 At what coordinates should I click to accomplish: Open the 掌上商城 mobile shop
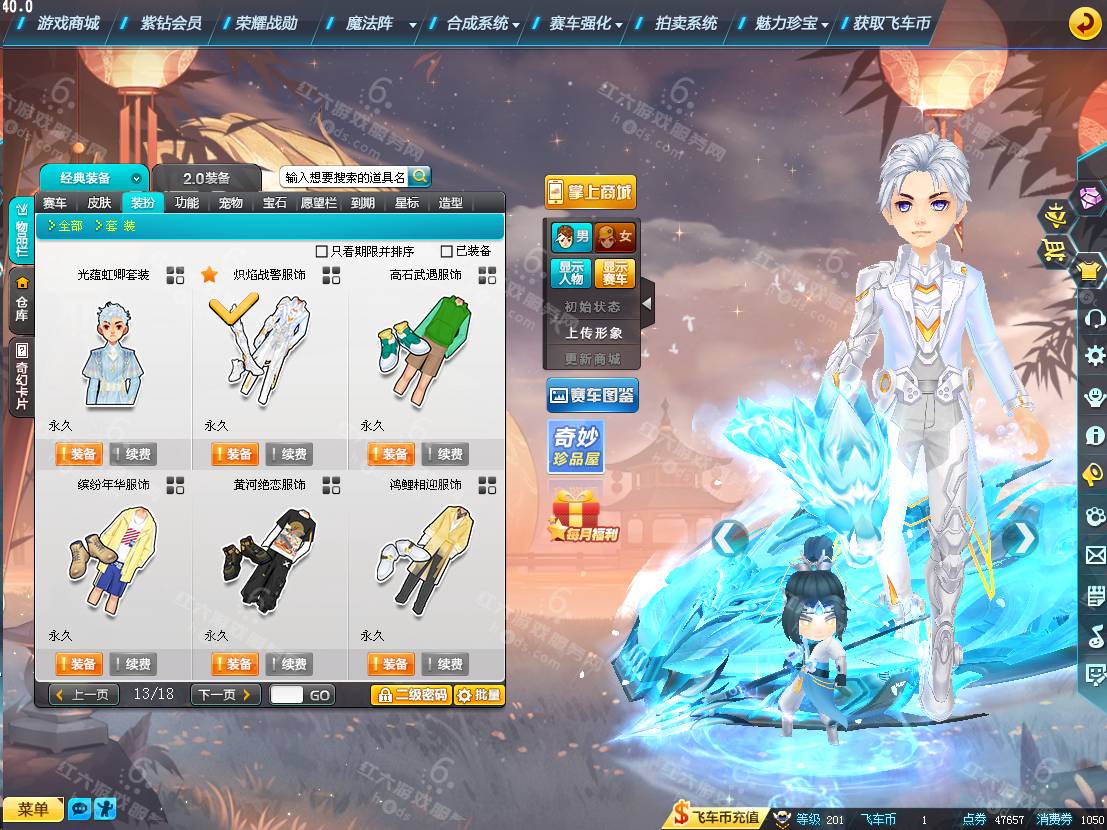pyautogui.click(x=591, y=192)
